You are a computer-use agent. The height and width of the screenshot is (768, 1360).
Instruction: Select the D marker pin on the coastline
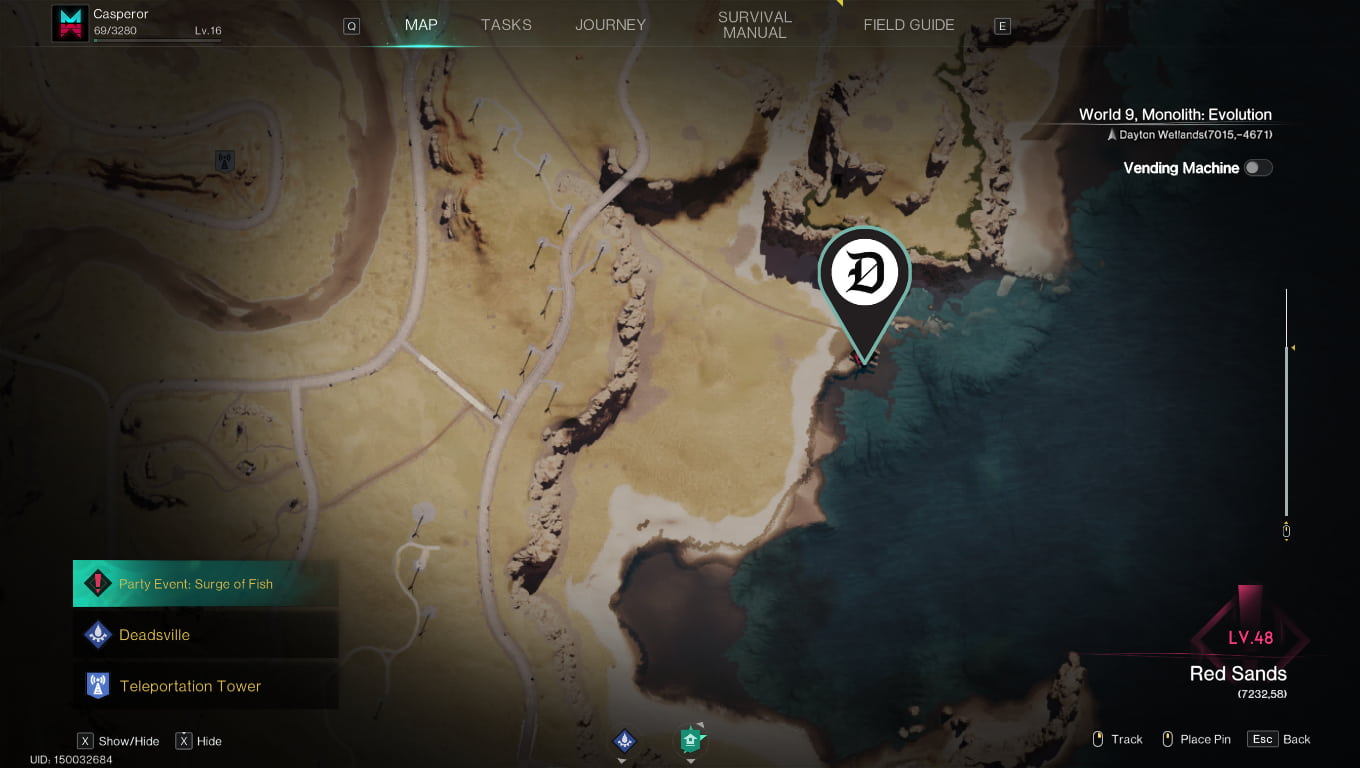coord(864,272)
